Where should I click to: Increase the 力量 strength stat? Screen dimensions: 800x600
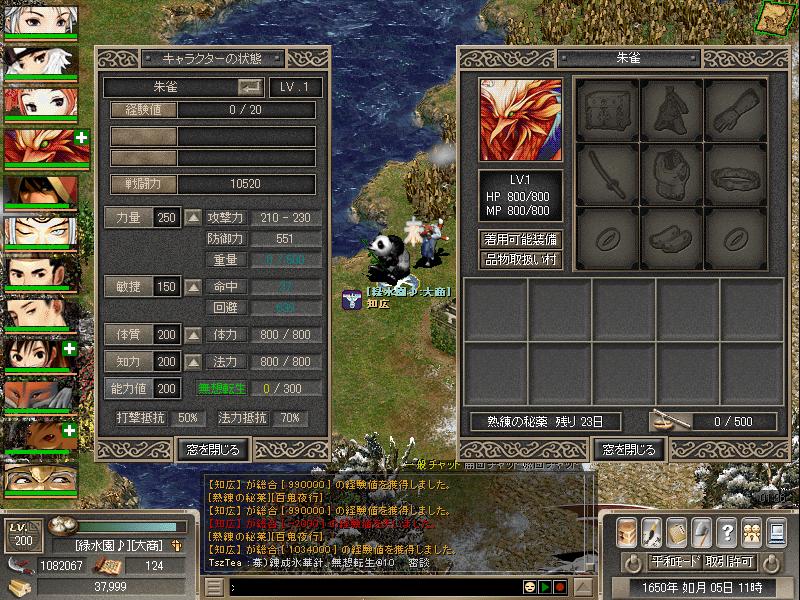(x=193, y=218)
